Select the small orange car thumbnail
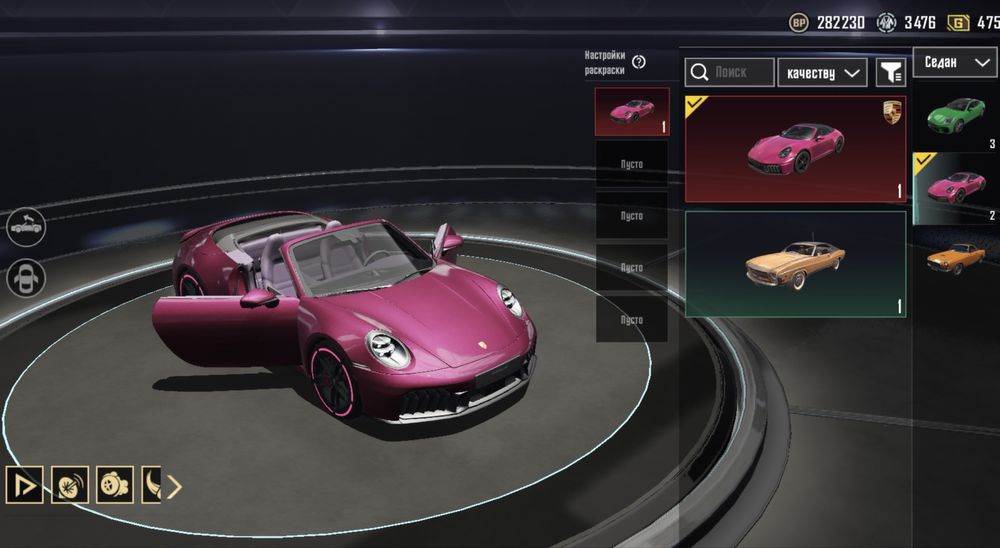The height and width of the screenshot is (548, 1000). pos(956,258)
